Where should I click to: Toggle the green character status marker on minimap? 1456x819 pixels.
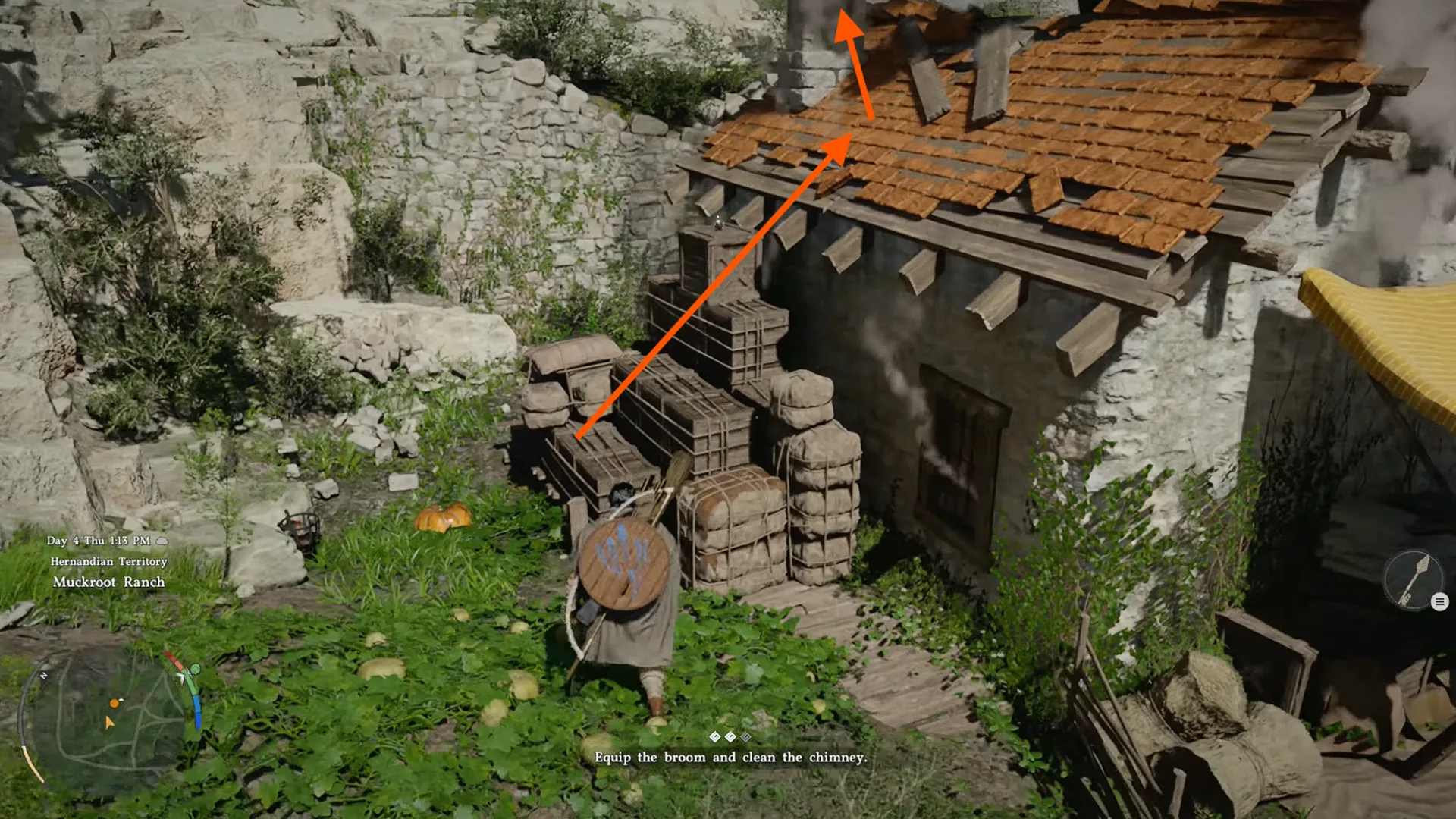pos(195,668)
